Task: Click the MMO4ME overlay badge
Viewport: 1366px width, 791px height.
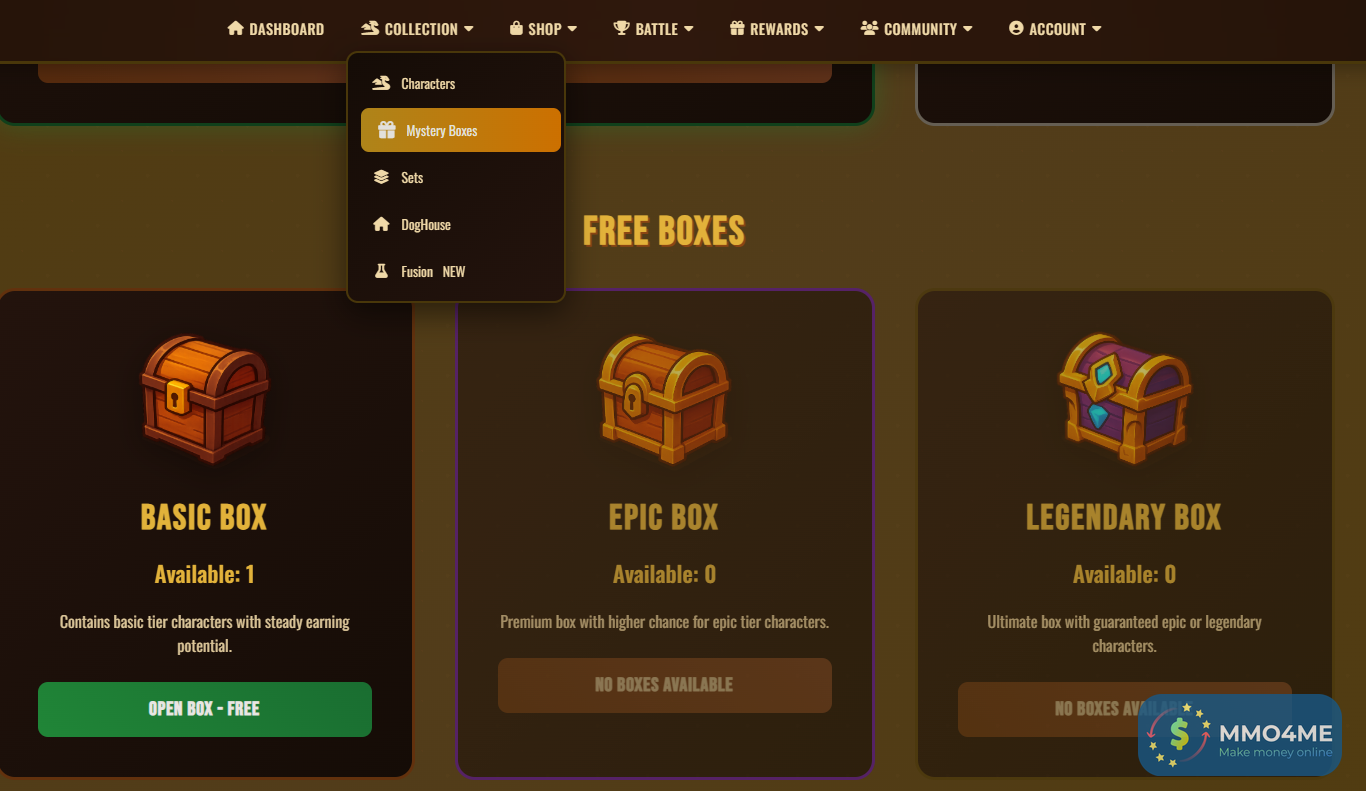Action: click(x=1239, y=735)
